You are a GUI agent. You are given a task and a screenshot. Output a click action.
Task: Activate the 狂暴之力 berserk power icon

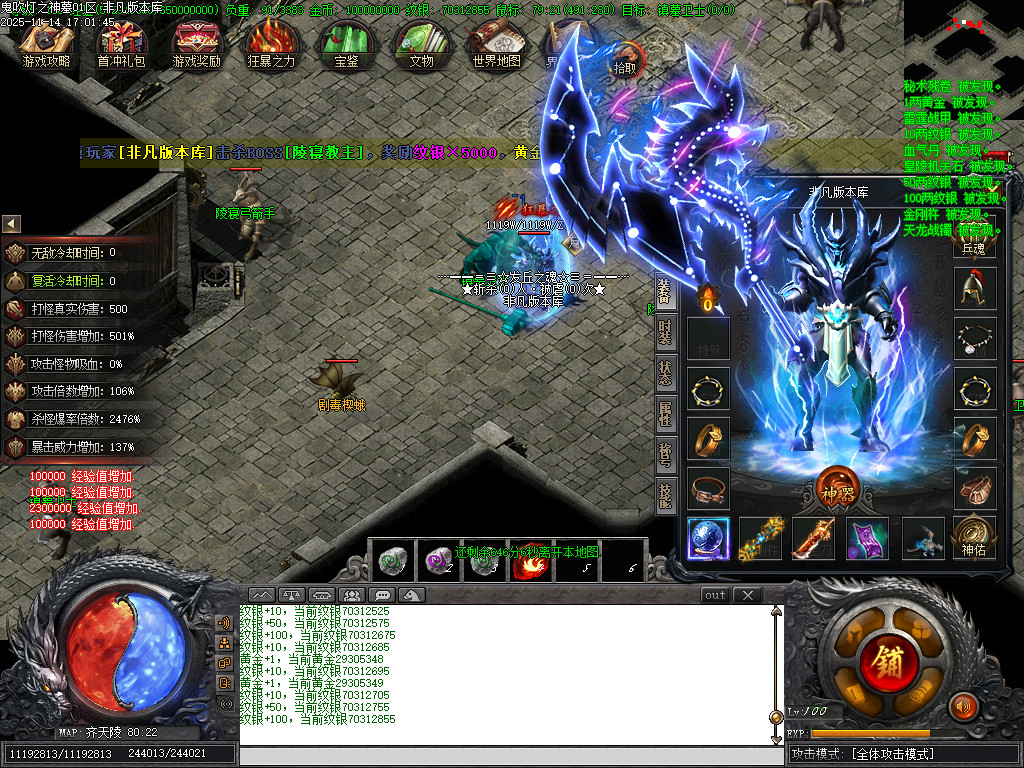(271, 44)
